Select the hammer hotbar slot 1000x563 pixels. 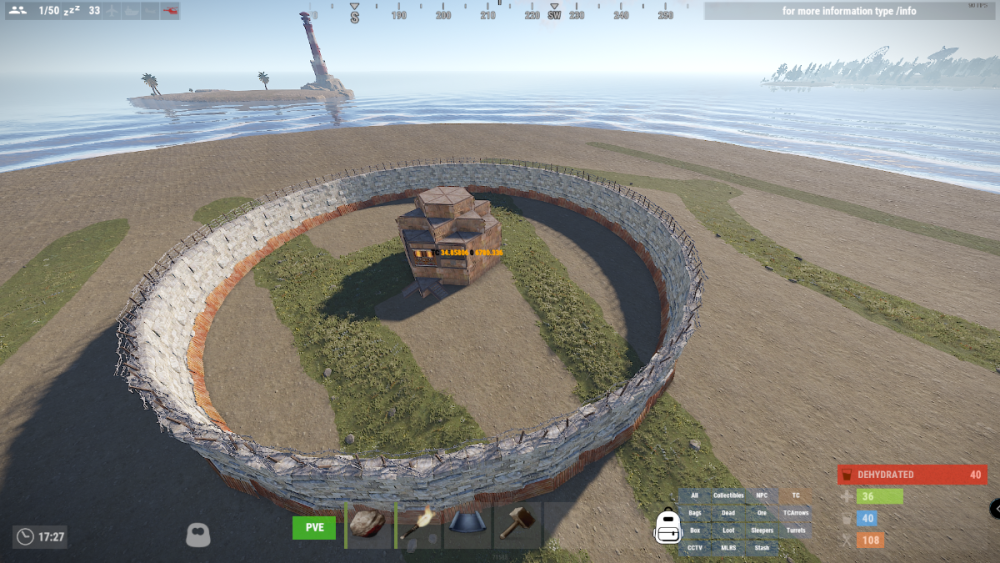518,525
